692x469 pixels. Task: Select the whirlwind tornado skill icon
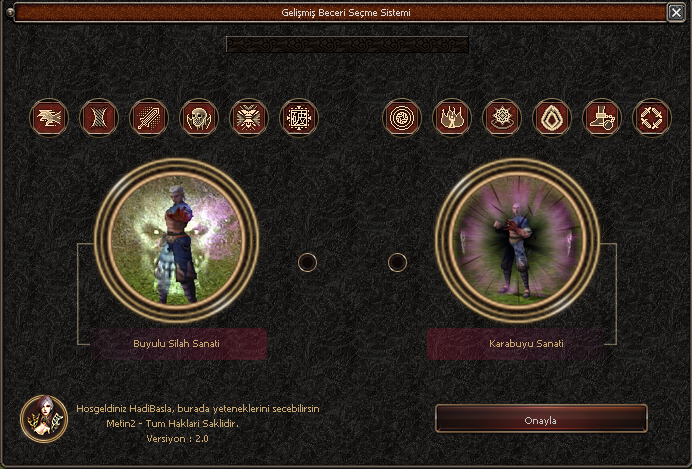click(98, 117)
